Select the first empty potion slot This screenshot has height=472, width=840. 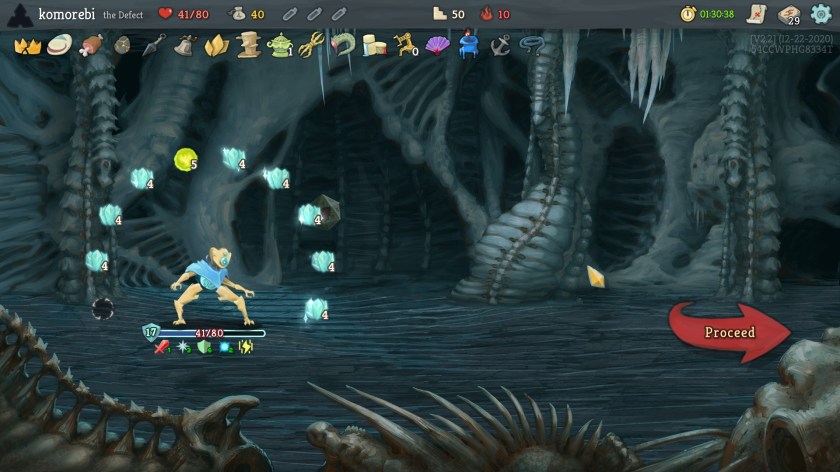(x=289, y=14)
